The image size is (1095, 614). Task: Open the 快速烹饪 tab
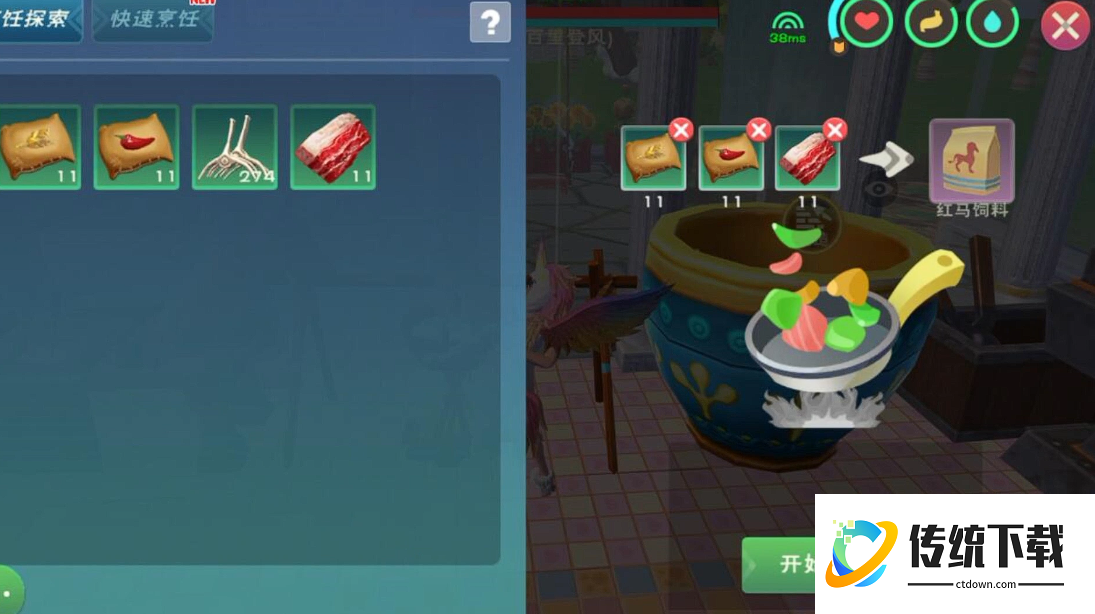153,20
